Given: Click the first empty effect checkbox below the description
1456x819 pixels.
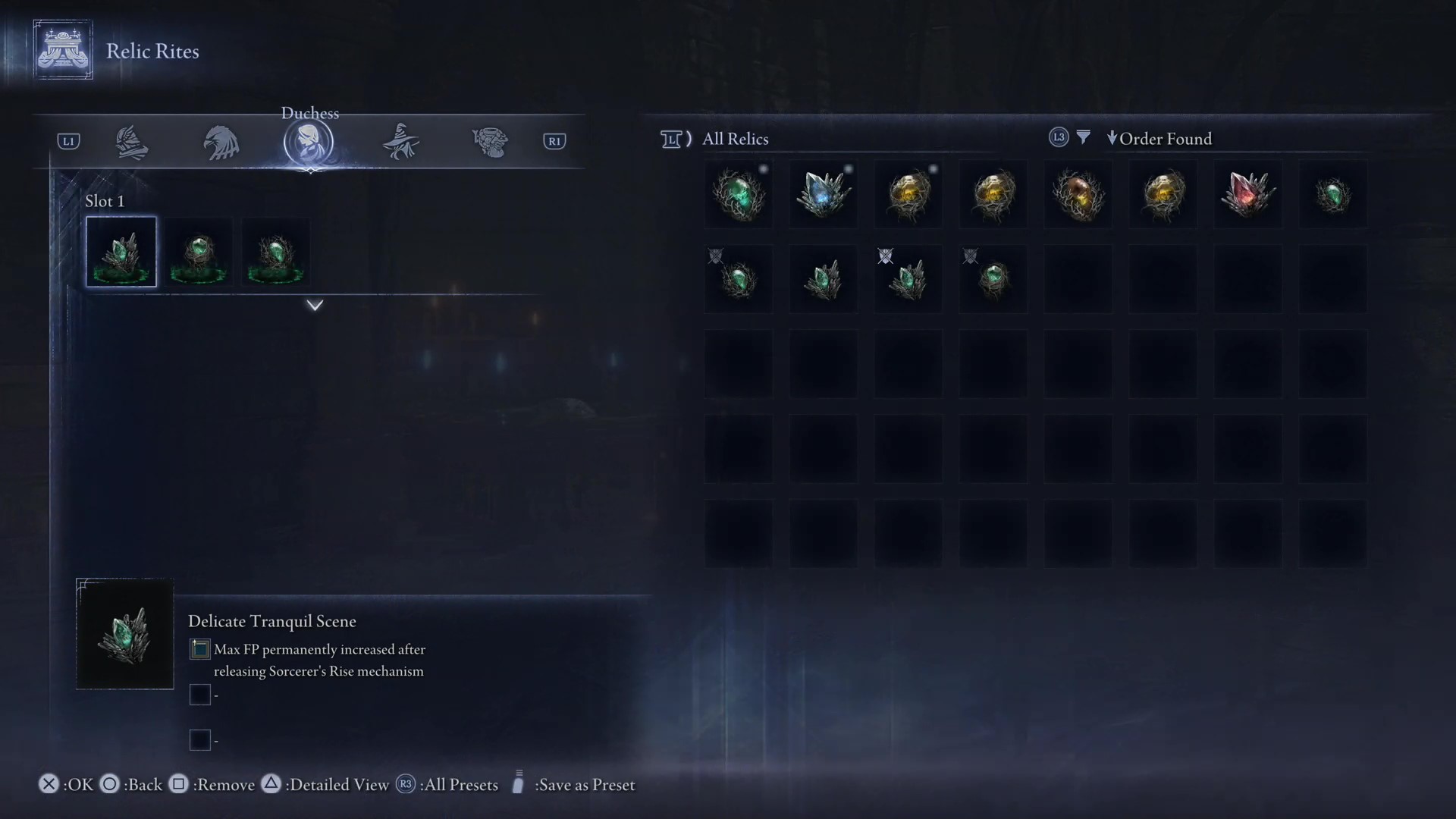Looking at the screenshot, I should (200, 695).
